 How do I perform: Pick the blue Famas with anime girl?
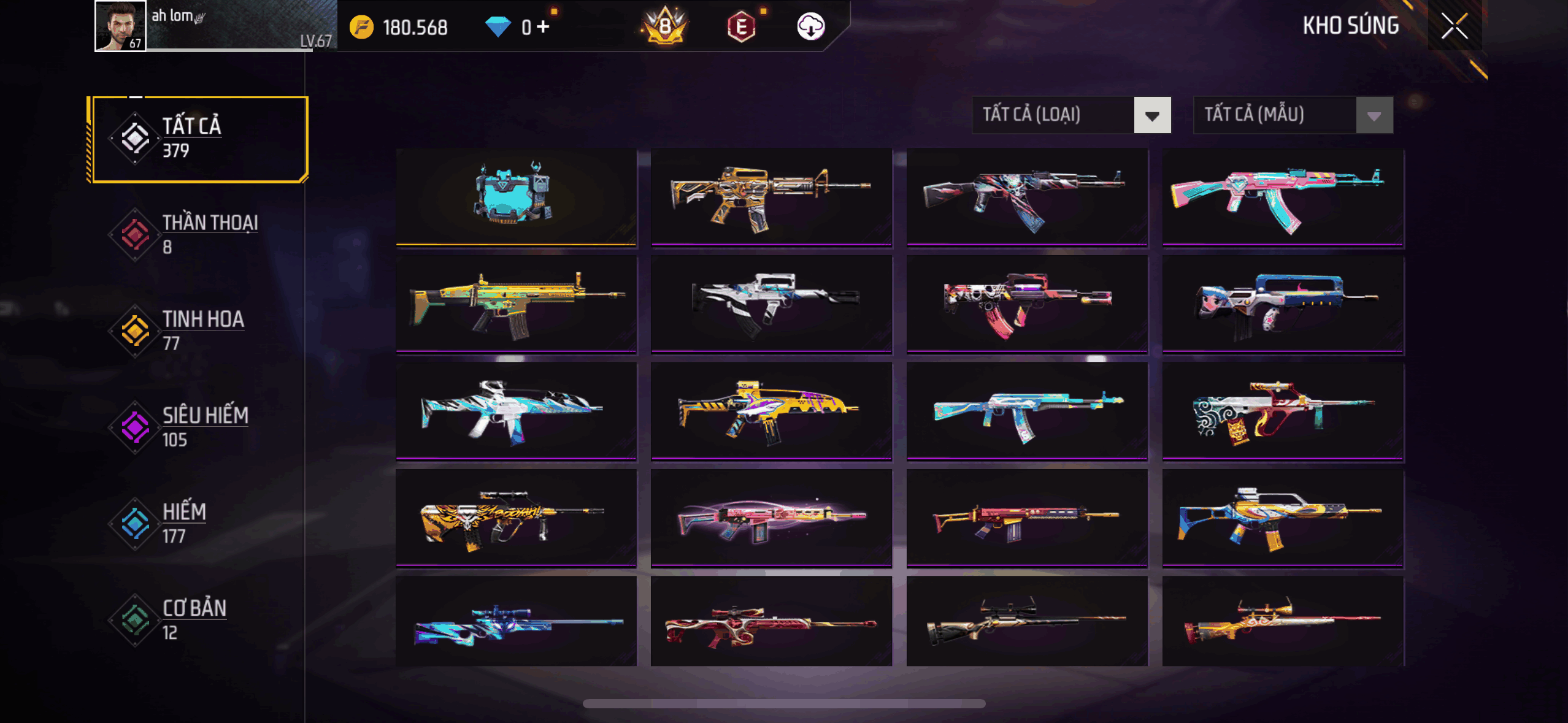(1282, 304)
